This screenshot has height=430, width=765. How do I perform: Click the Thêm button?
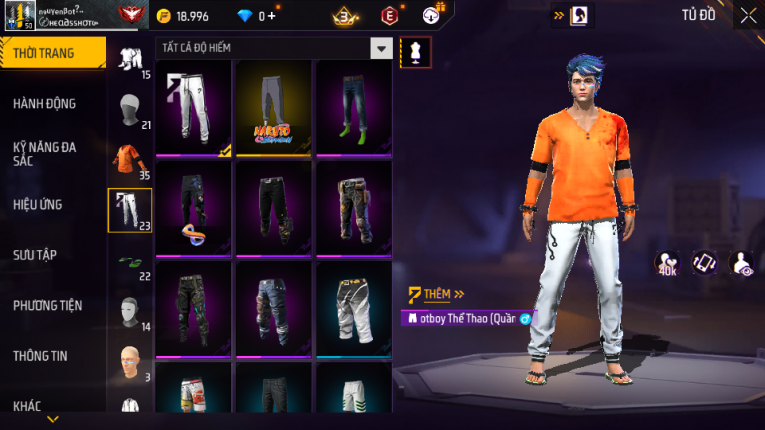[437, 295]
